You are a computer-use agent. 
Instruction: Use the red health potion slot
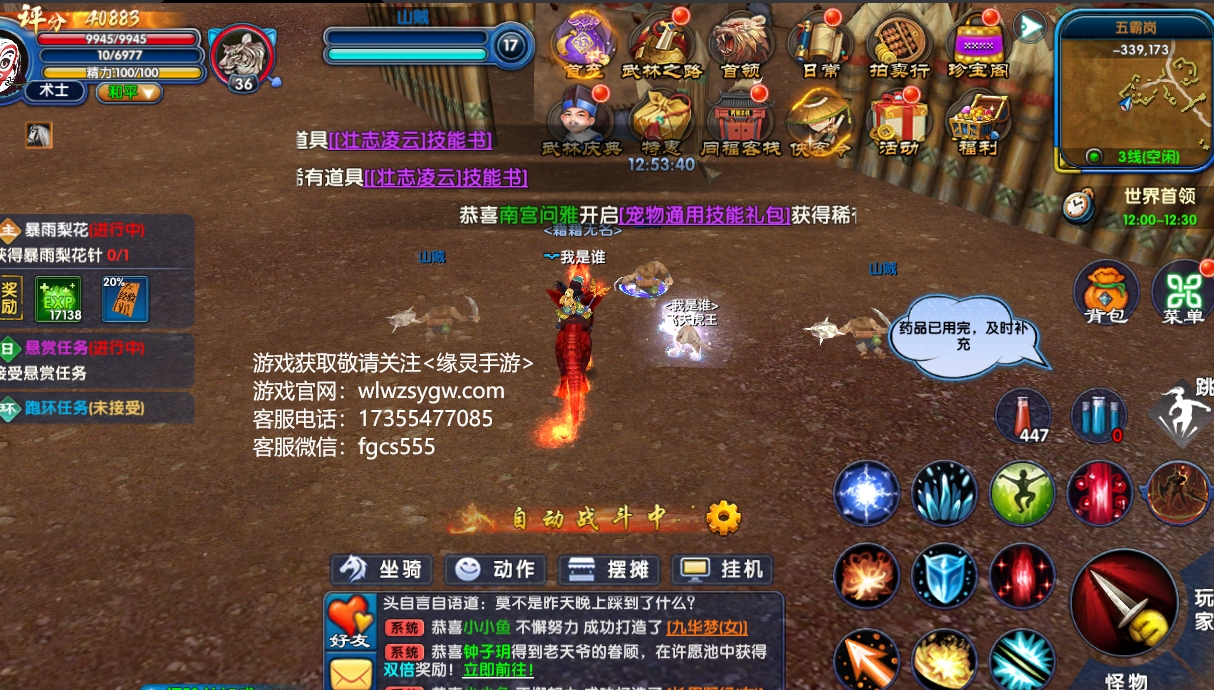click(1022, 415)
